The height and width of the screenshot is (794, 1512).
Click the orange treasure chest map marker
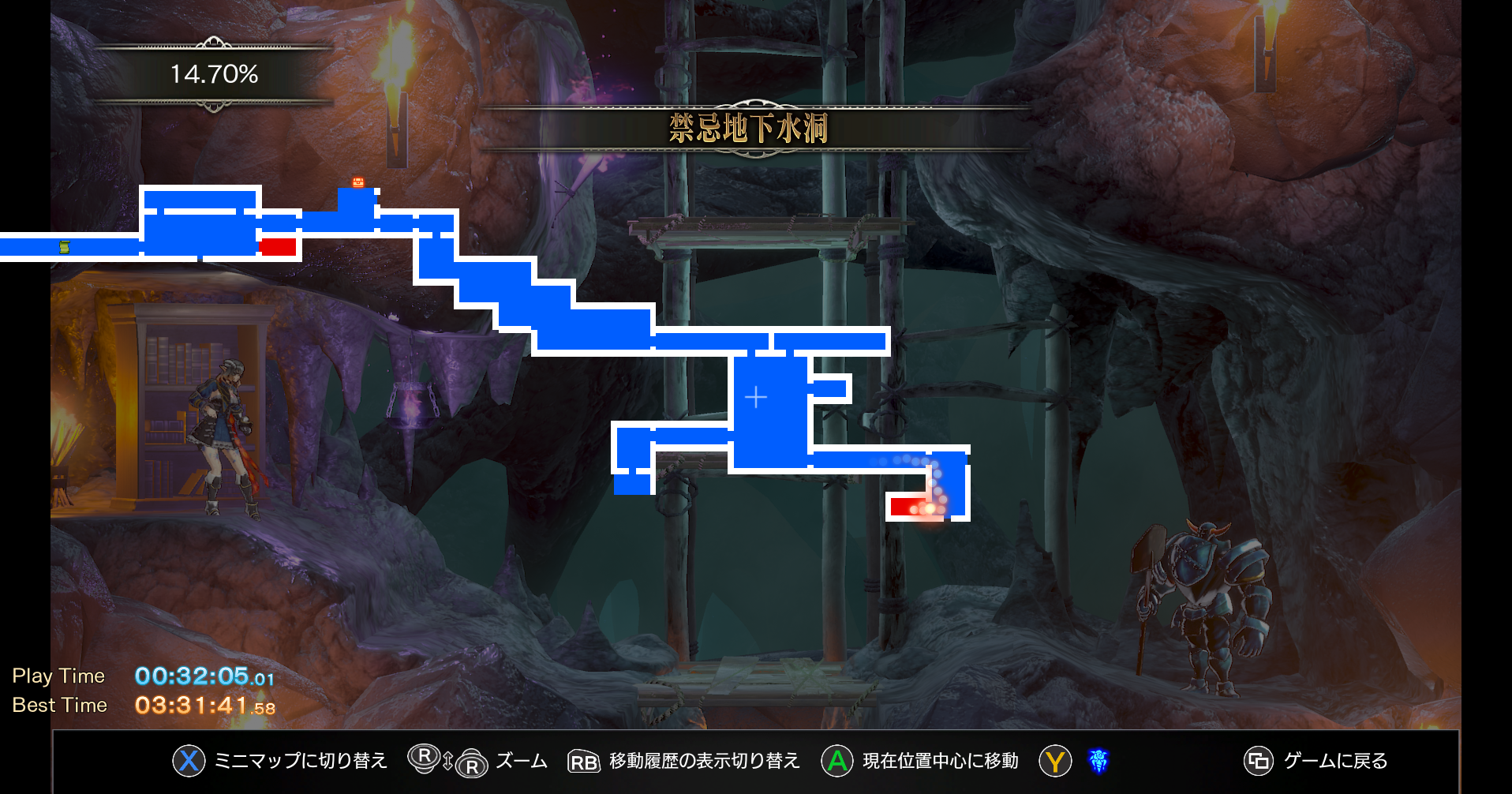(358, 182)
